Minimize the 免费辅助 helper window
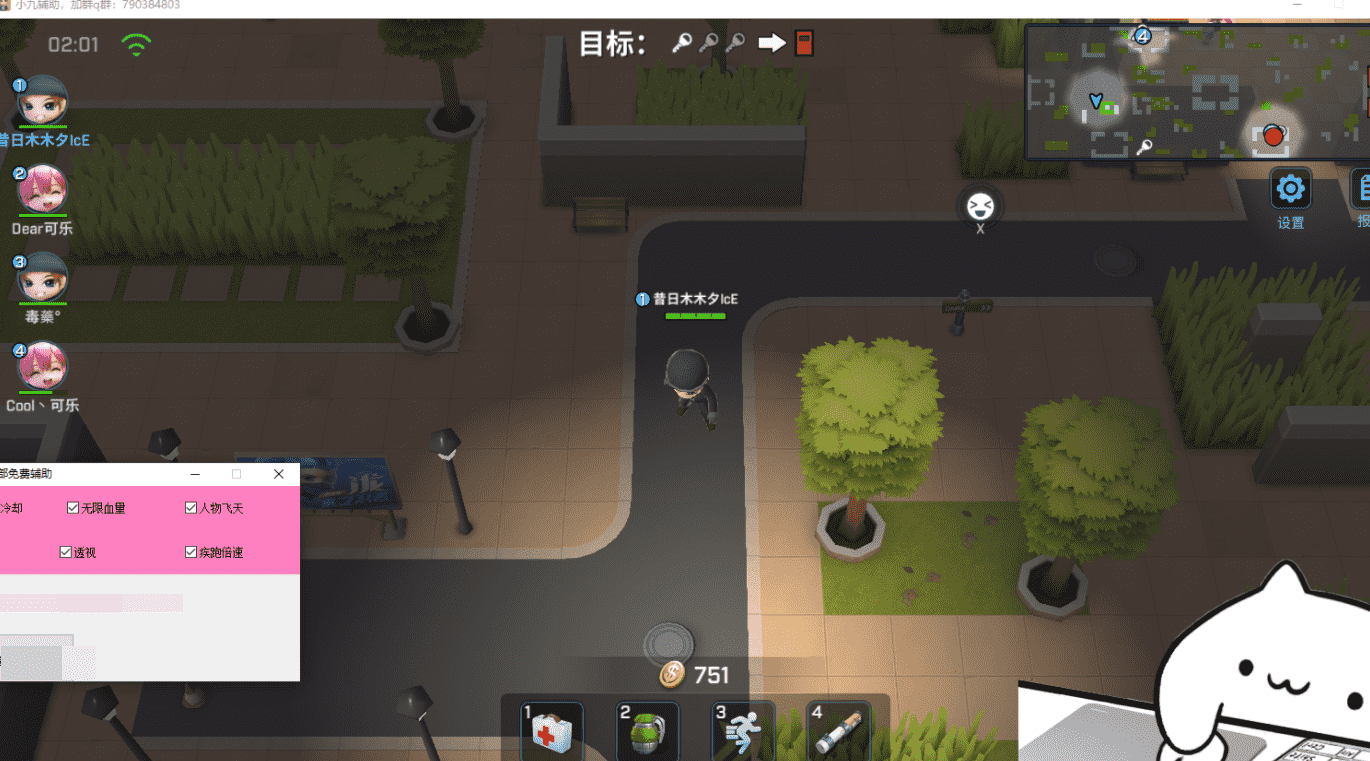 click(196, 474)
